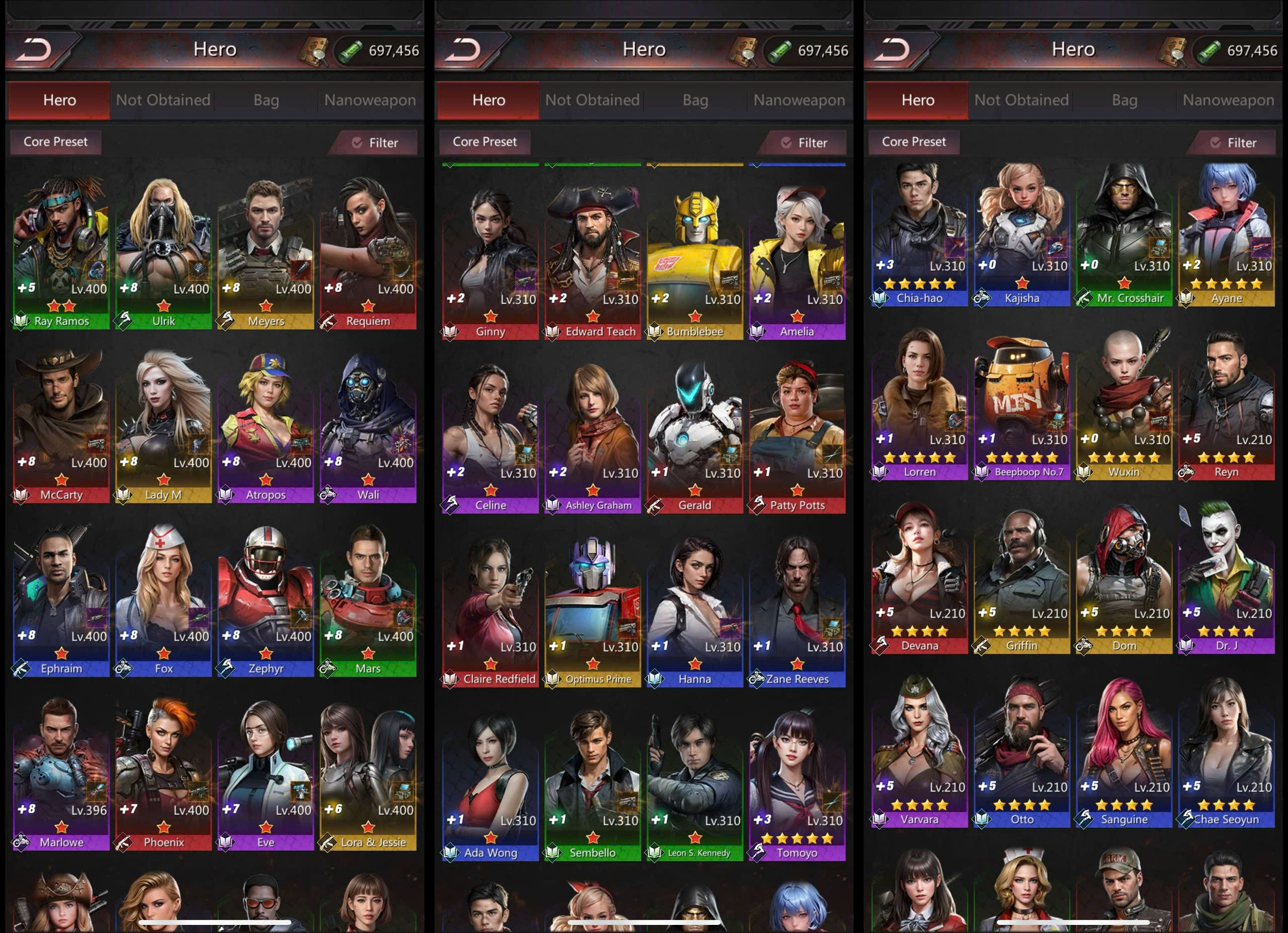
Task: Select the Edward Teach hero card
Action: (592, 261)
